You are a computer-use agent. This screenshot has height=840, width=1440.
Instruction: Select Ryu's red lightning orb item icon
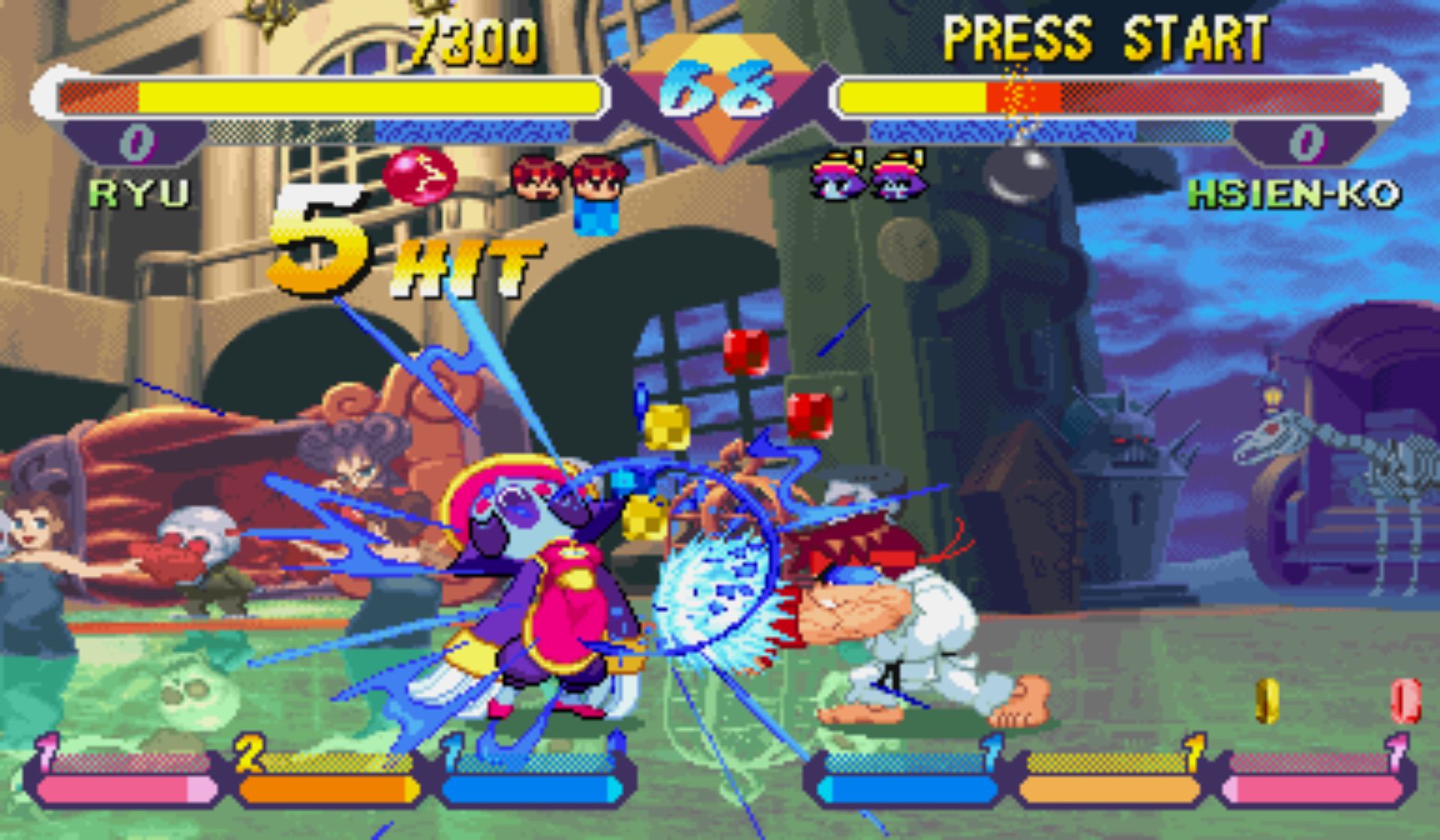point(419,175)
